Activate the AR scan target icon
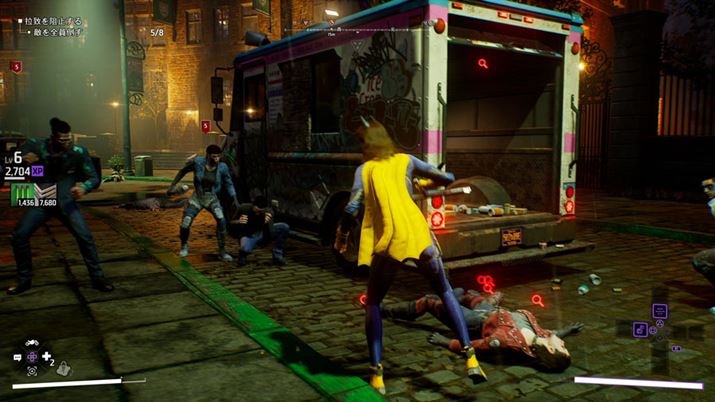The image size is (715, 402). point(32,371)
